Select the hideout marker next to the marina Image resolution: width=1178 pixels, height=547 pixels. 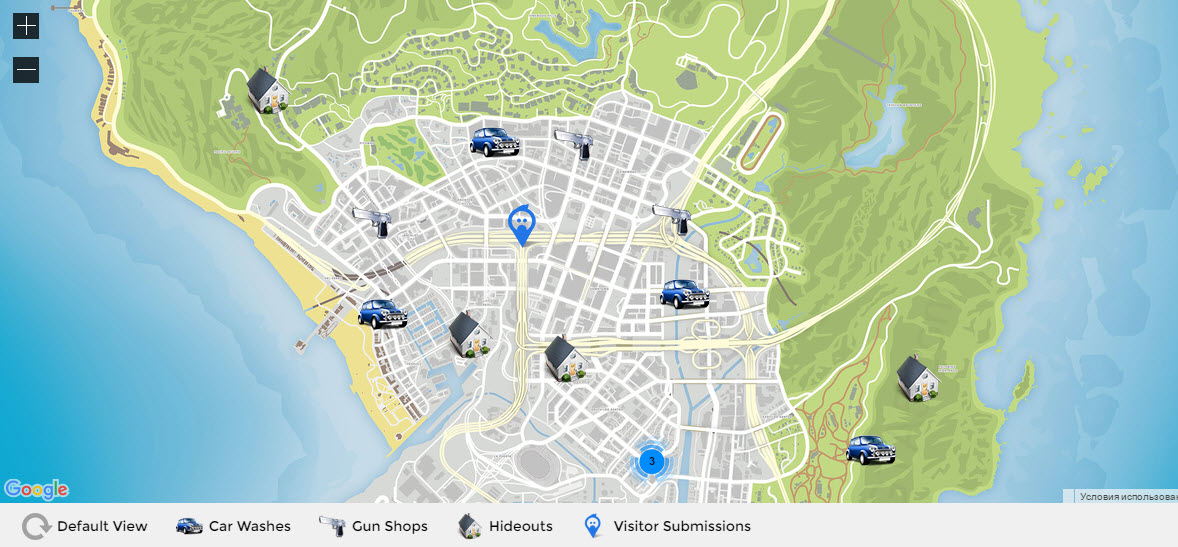(468, 333)
